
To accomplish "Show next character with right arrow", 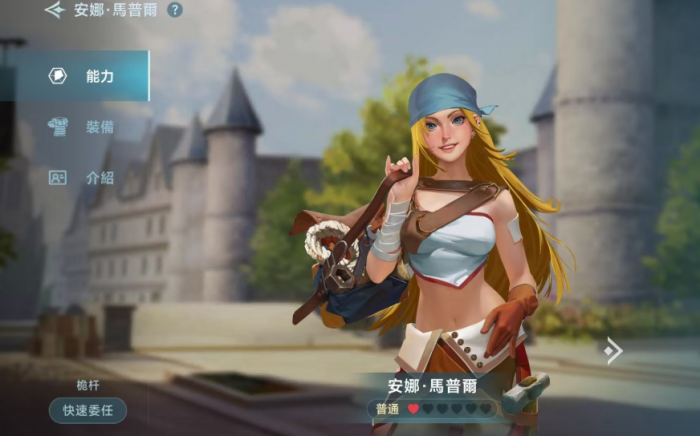I will point(613,349).
